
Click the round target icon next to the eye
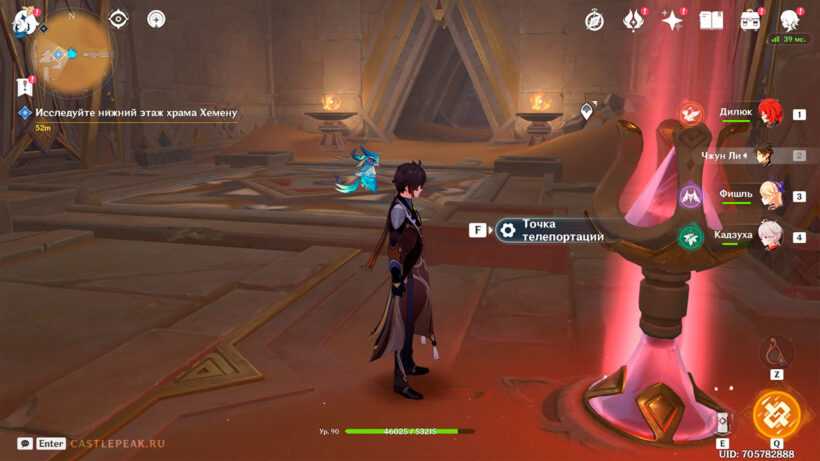tap(156, 19)
